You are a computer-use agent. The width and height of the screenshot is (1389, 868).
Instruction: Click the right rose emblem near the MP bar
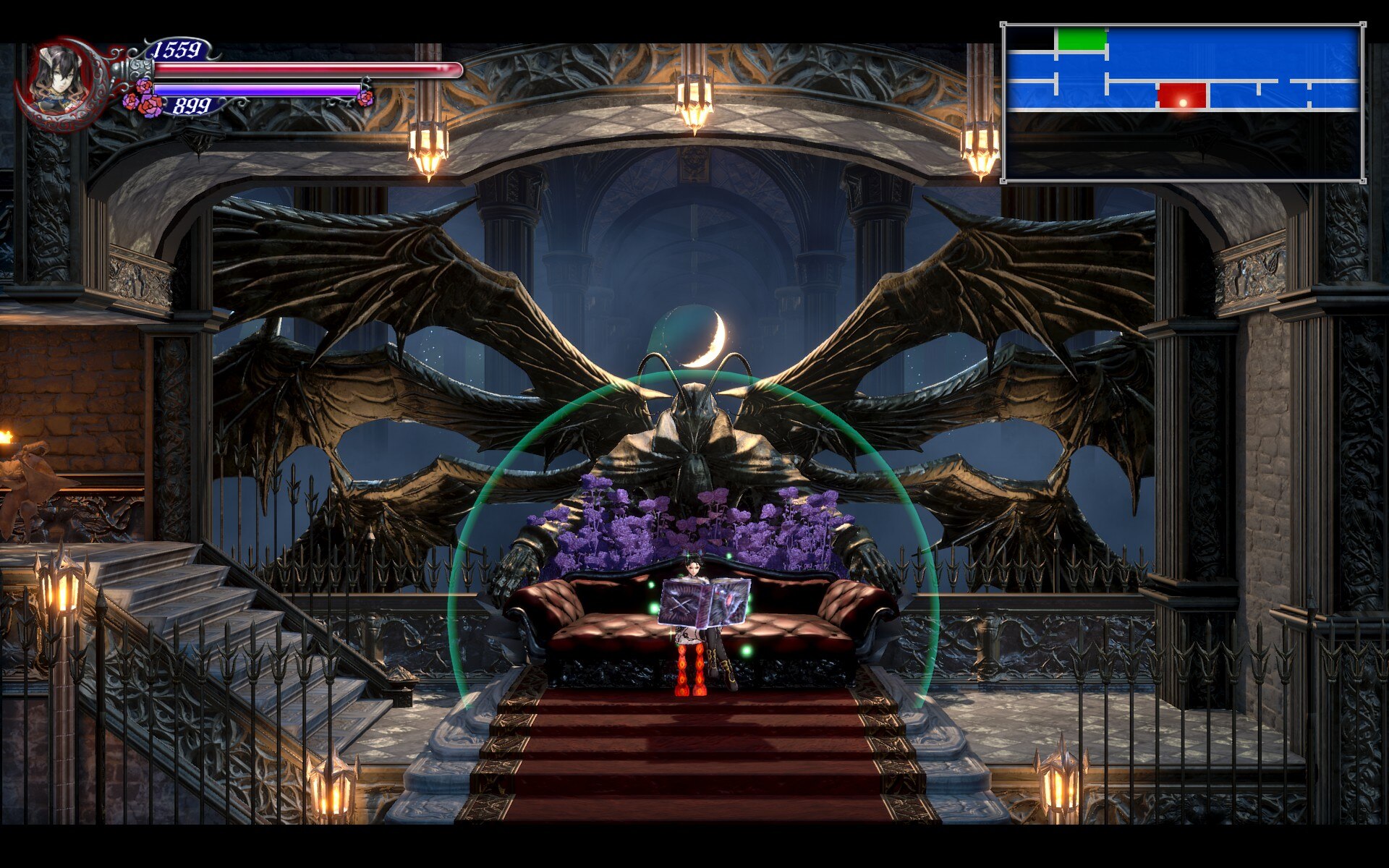tap(365, 100)
